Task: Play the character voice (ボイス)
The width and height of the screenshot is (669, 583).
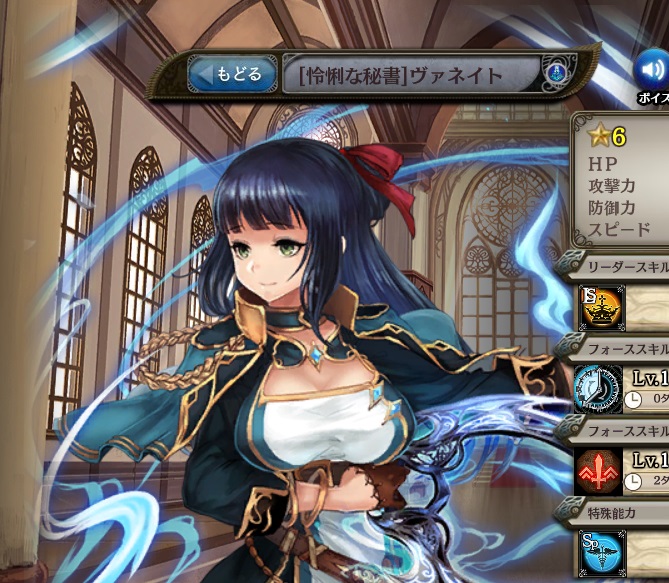Action: tap(653, 70)
